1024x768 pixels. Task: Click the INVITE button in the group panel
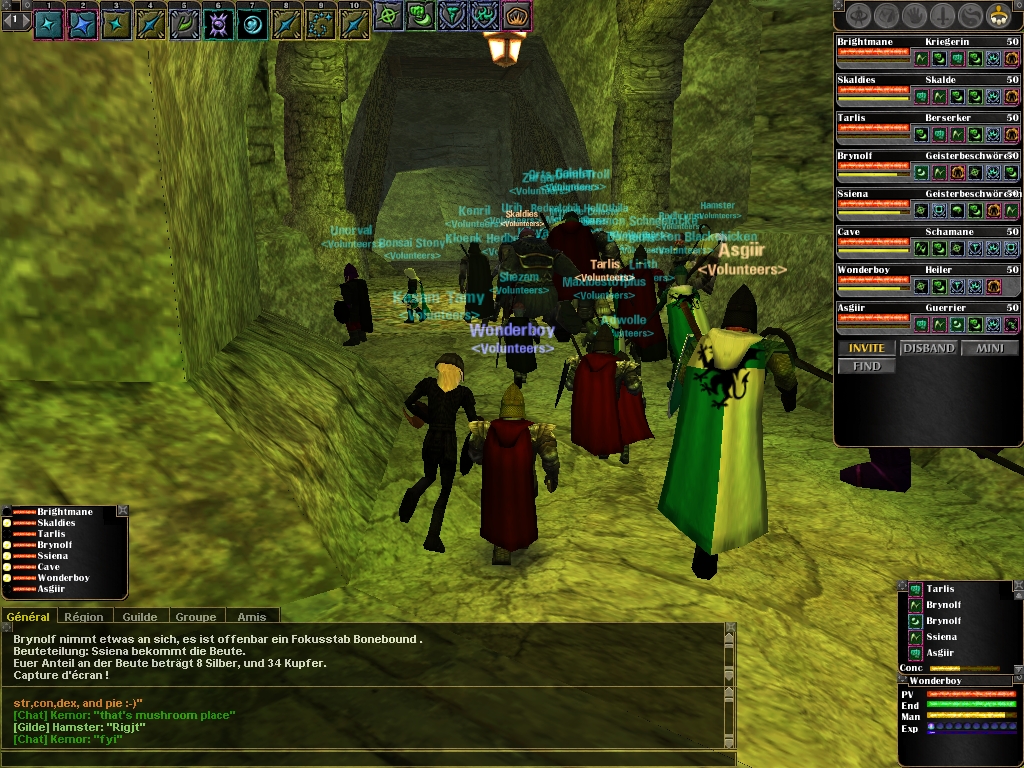tap(866, 348)
